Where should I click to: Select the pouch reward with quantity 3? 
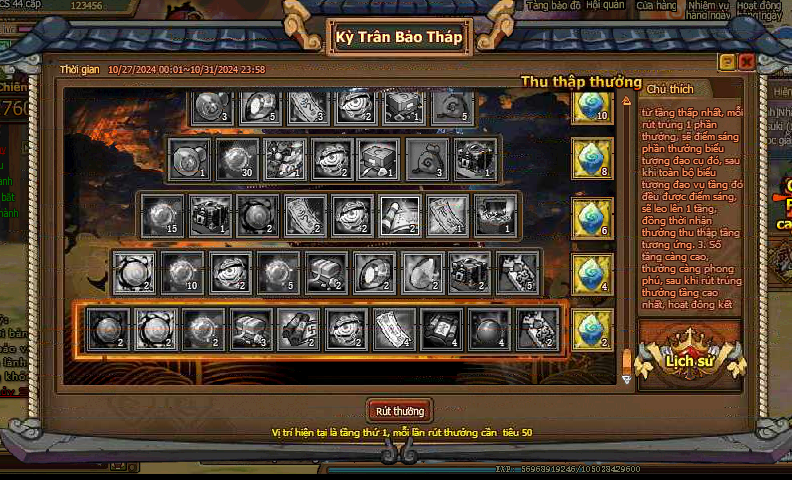click(427, 158)
